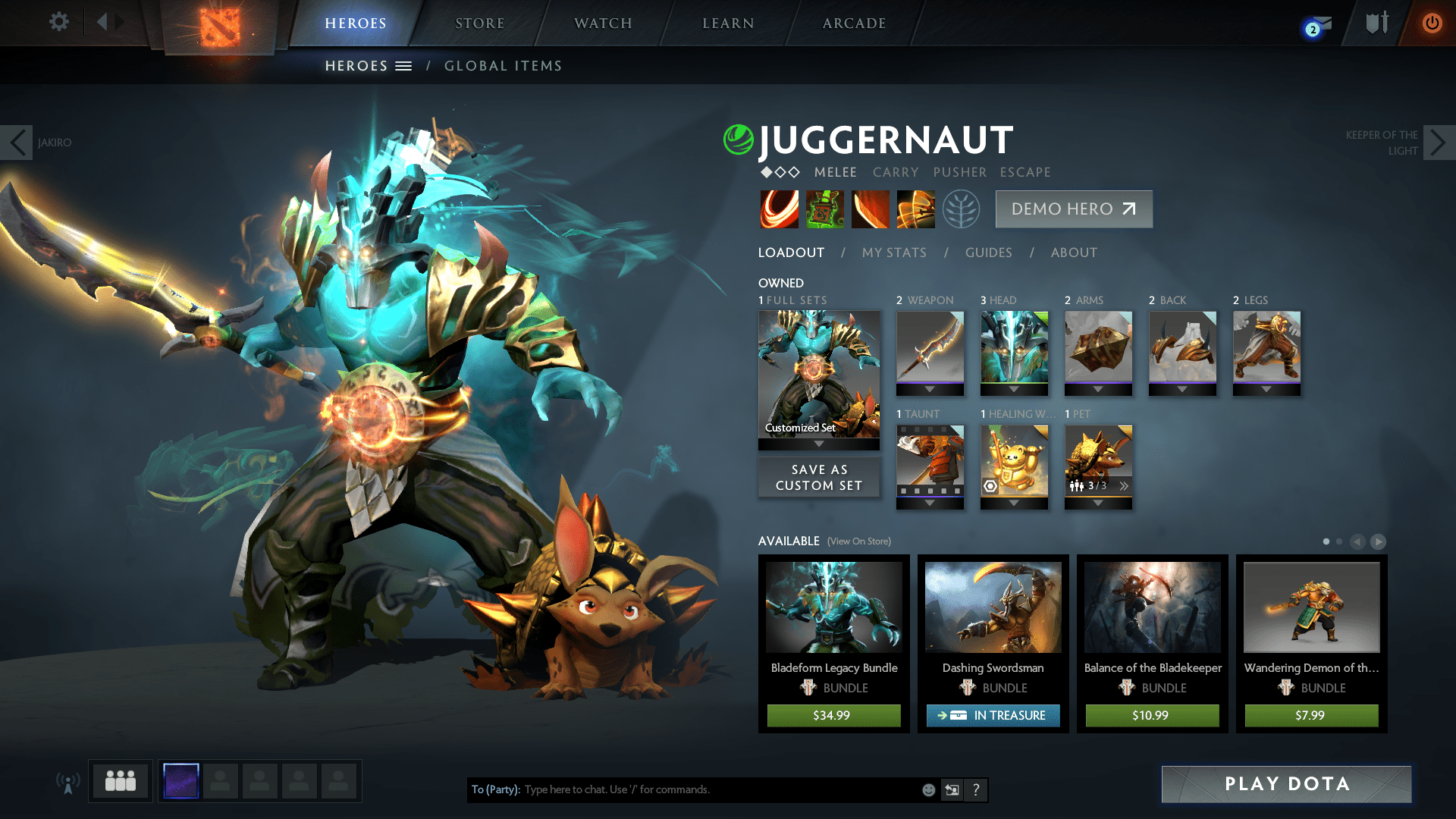
Task: Open Juggernaut's Omnislash ability icon
Action: coord(916,209)
